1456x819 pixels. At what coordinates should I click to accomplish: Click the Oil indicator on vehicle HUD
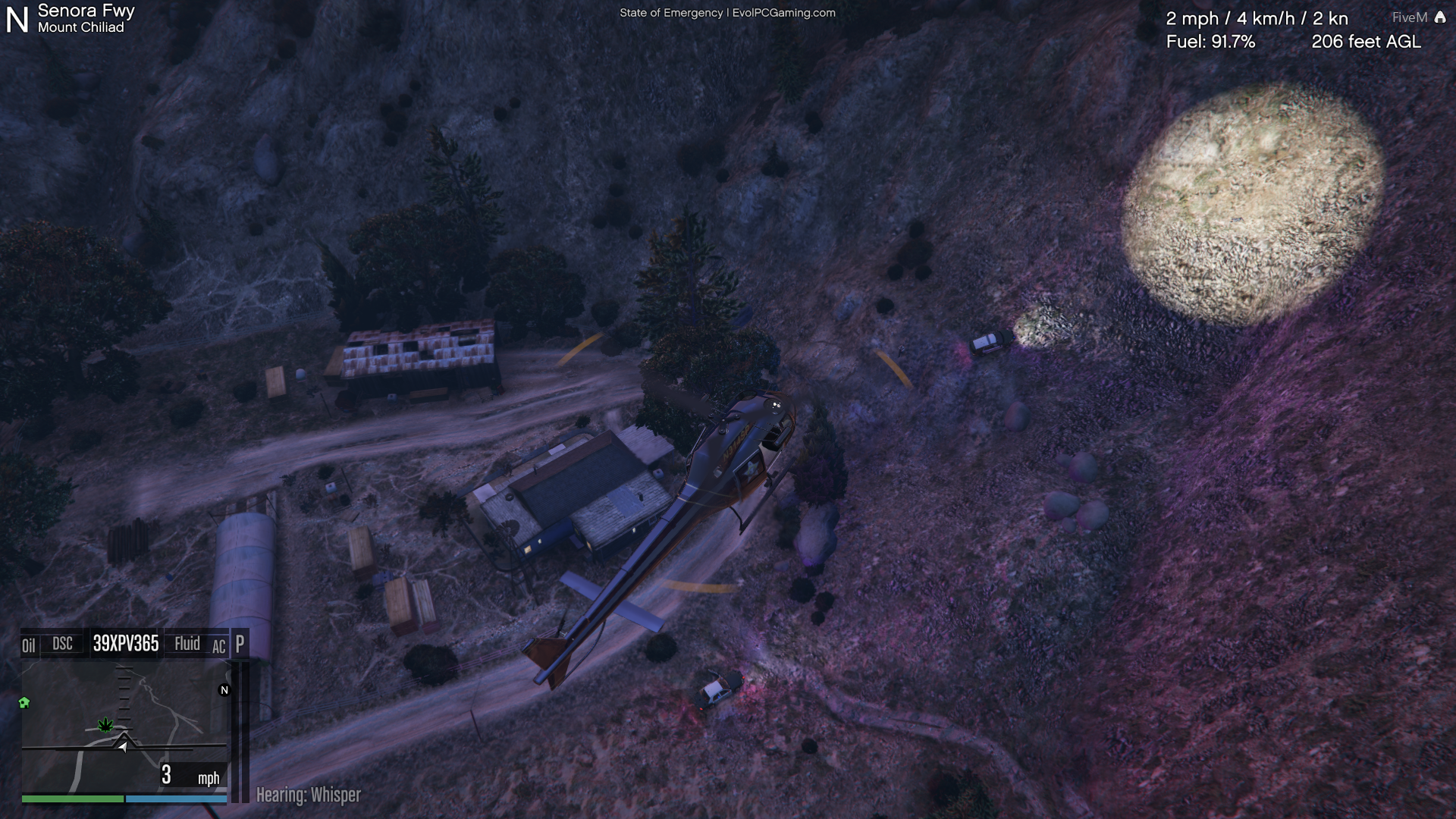[x=29, y=645]
